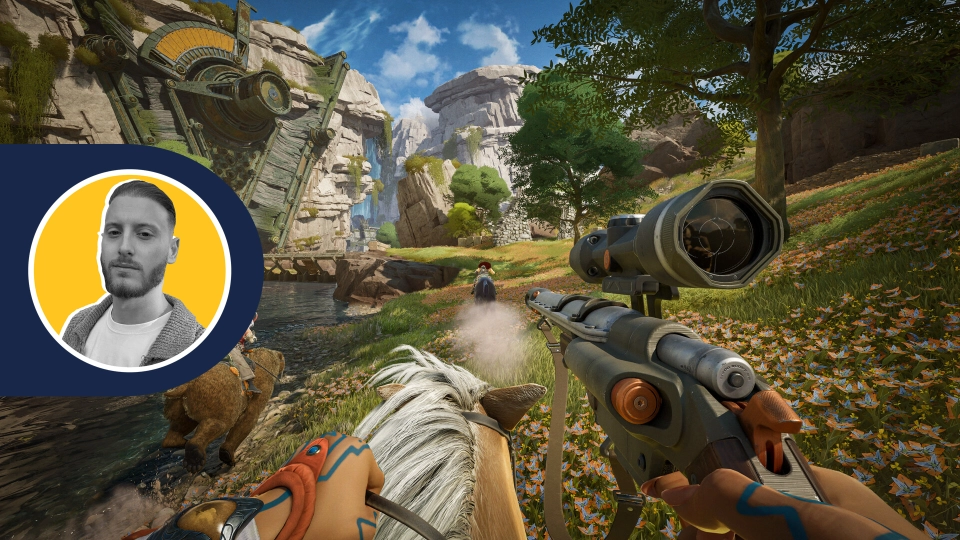Click the circular author portrait overlay
The width and height of the screenshot is (960, 540).
[x=130, y=270]
